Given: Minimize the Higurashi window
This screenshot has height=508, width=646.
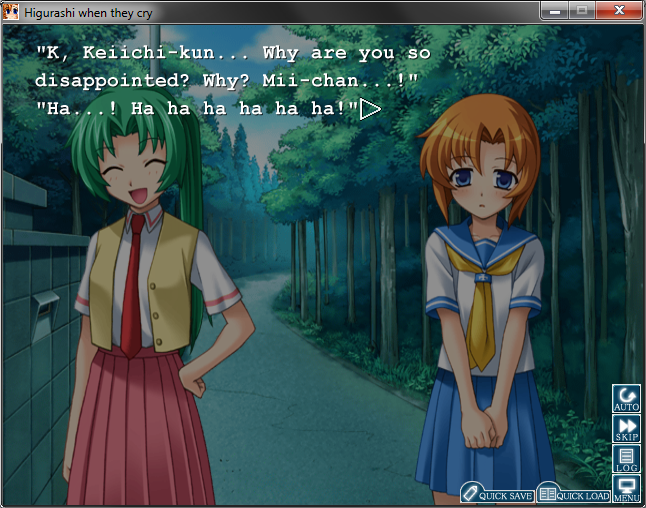Looking at the screenshot, I should click(553, 10).
